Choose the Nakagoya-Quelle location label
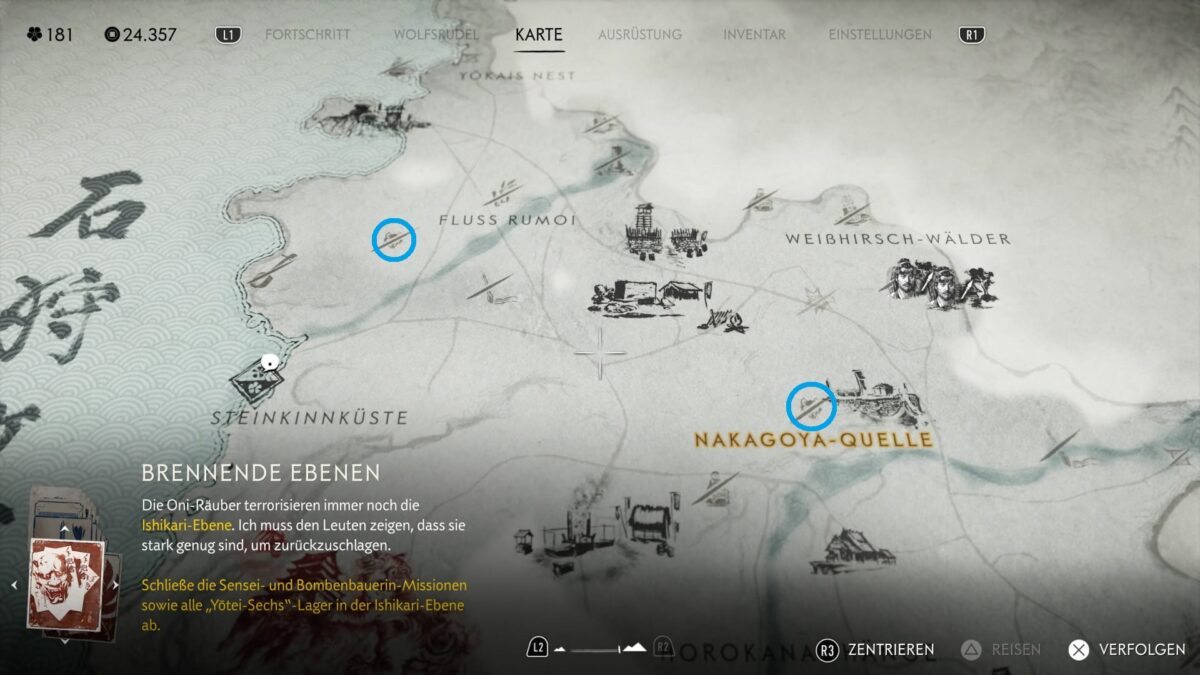This screenshot has width=1200, height=675. coord(813,440)
